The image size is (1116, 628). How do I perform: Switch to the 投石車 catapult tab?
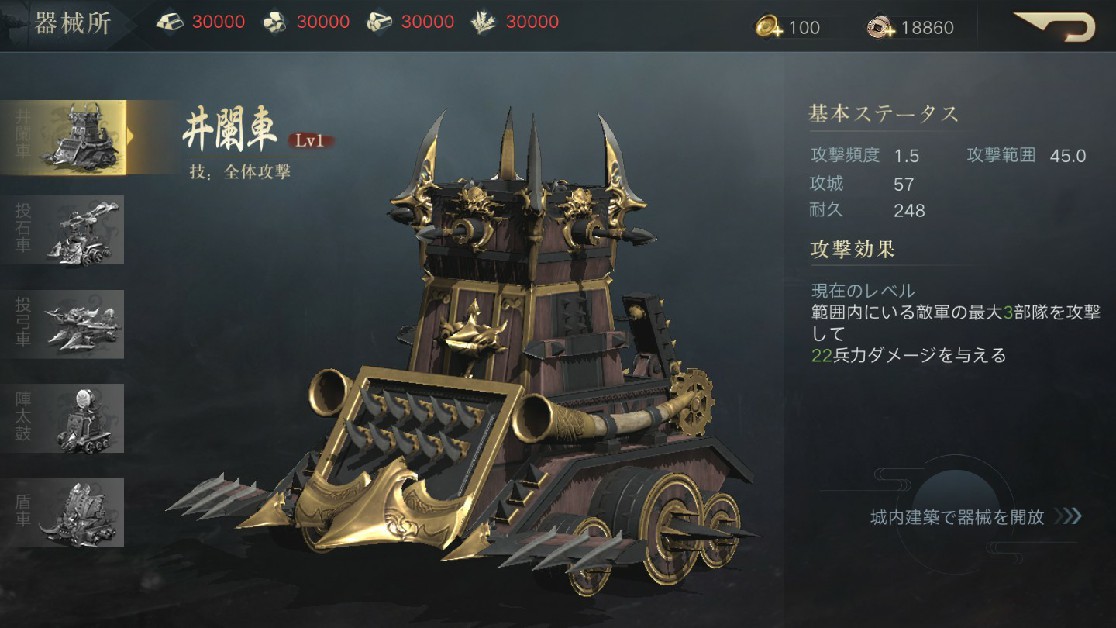tap(66, 230)
